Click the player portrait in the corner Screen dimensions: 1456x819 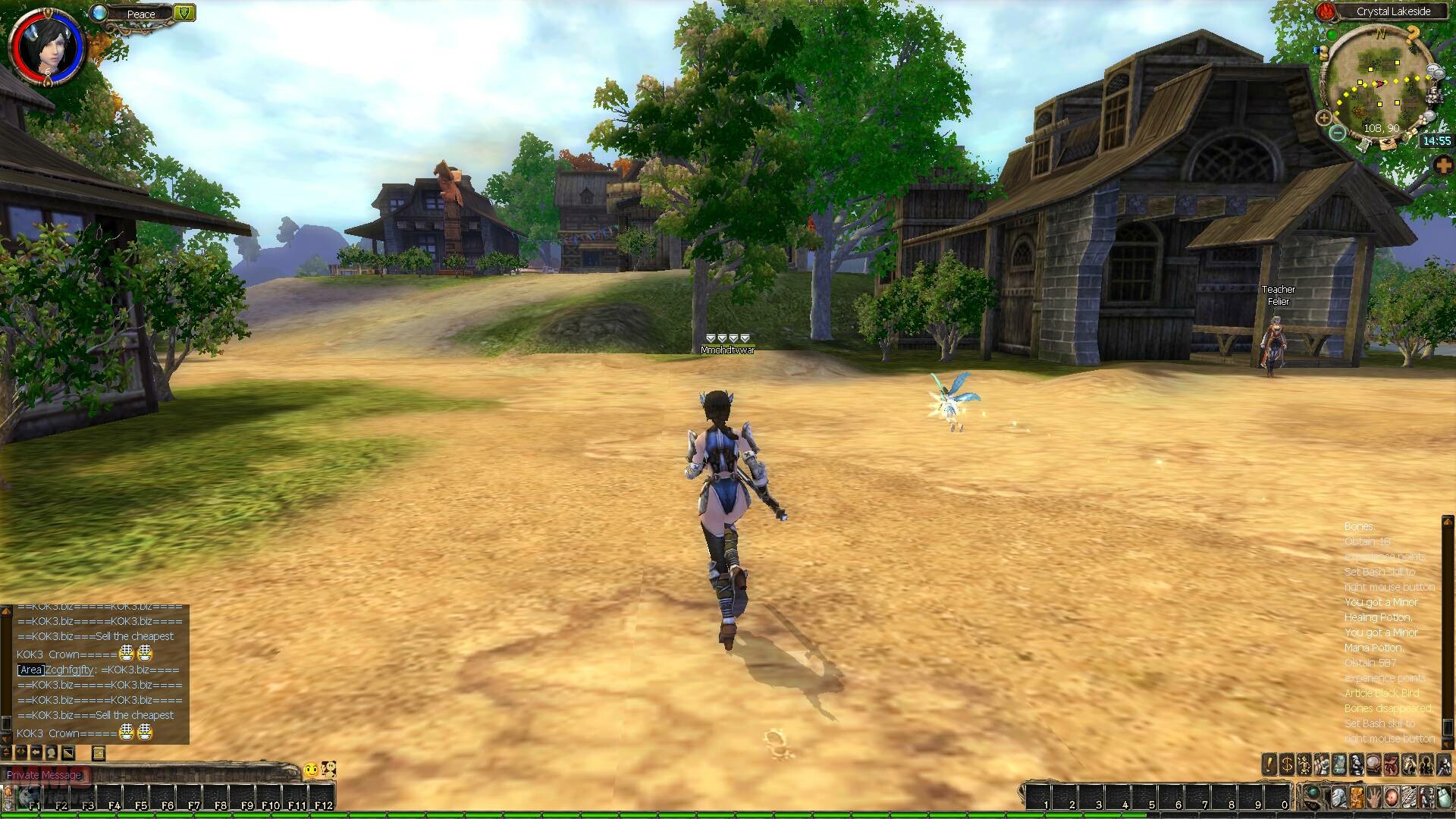coord(45,47)
